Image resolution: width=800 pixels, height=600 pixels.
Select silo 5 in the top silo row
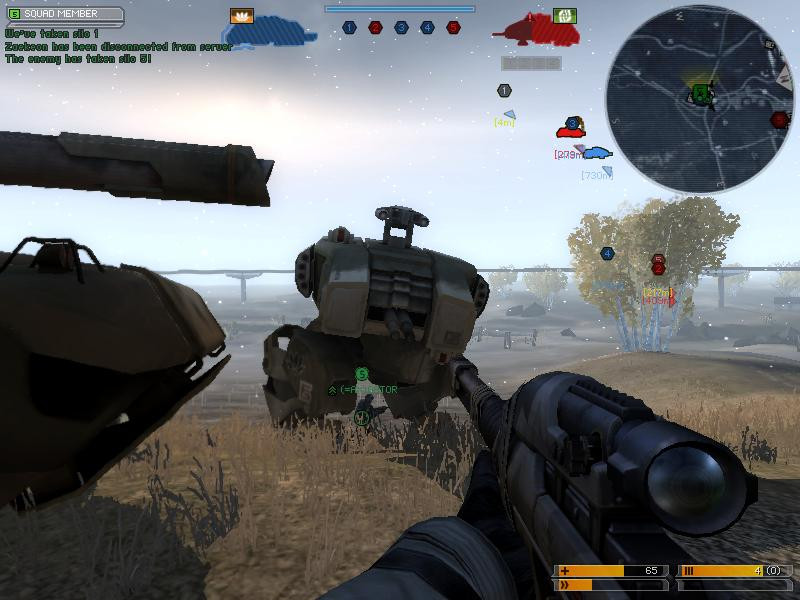click(x=453, y=28)
